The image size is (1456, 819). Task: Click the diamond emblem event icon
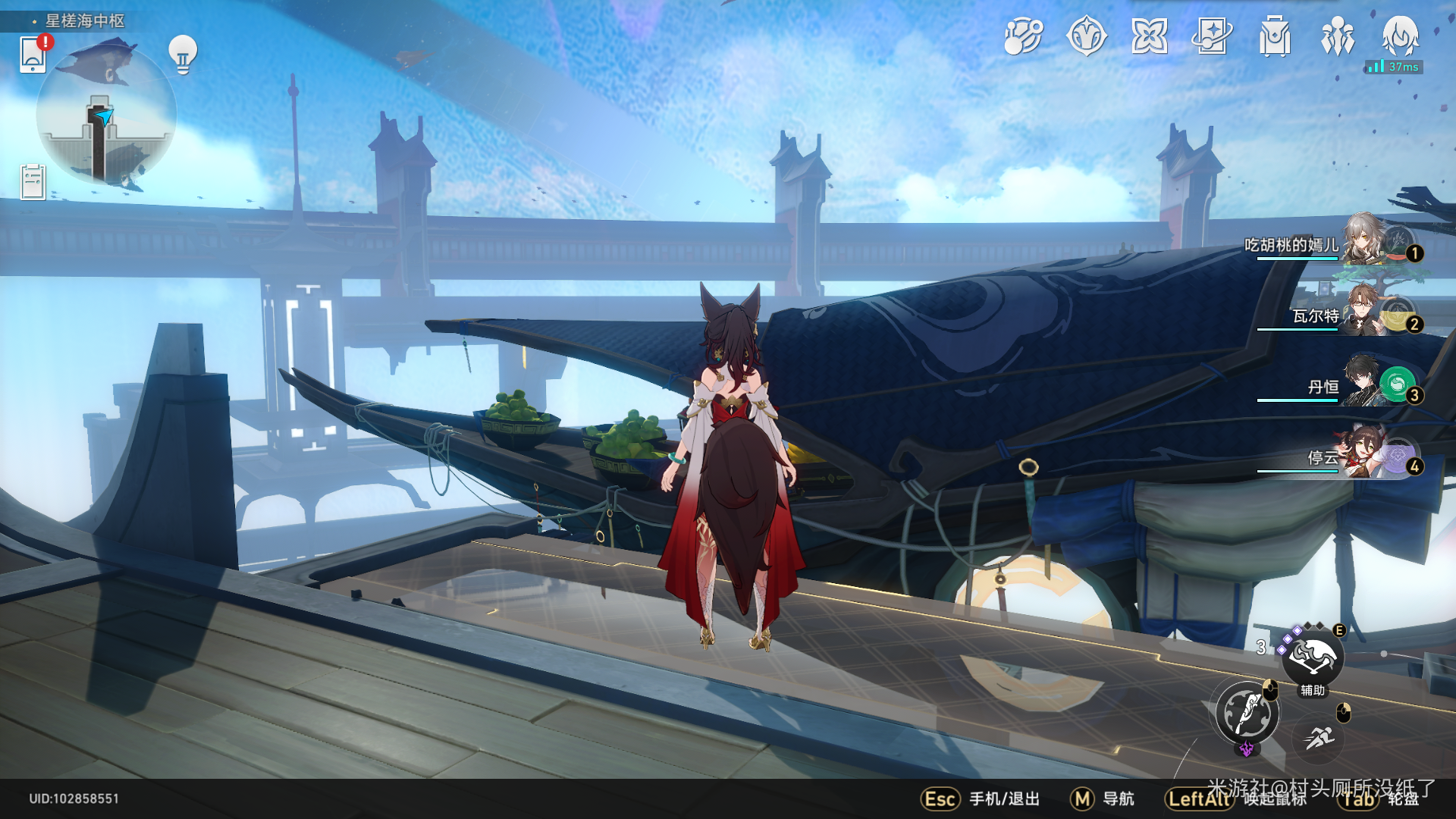click(x=1086, y=36)
